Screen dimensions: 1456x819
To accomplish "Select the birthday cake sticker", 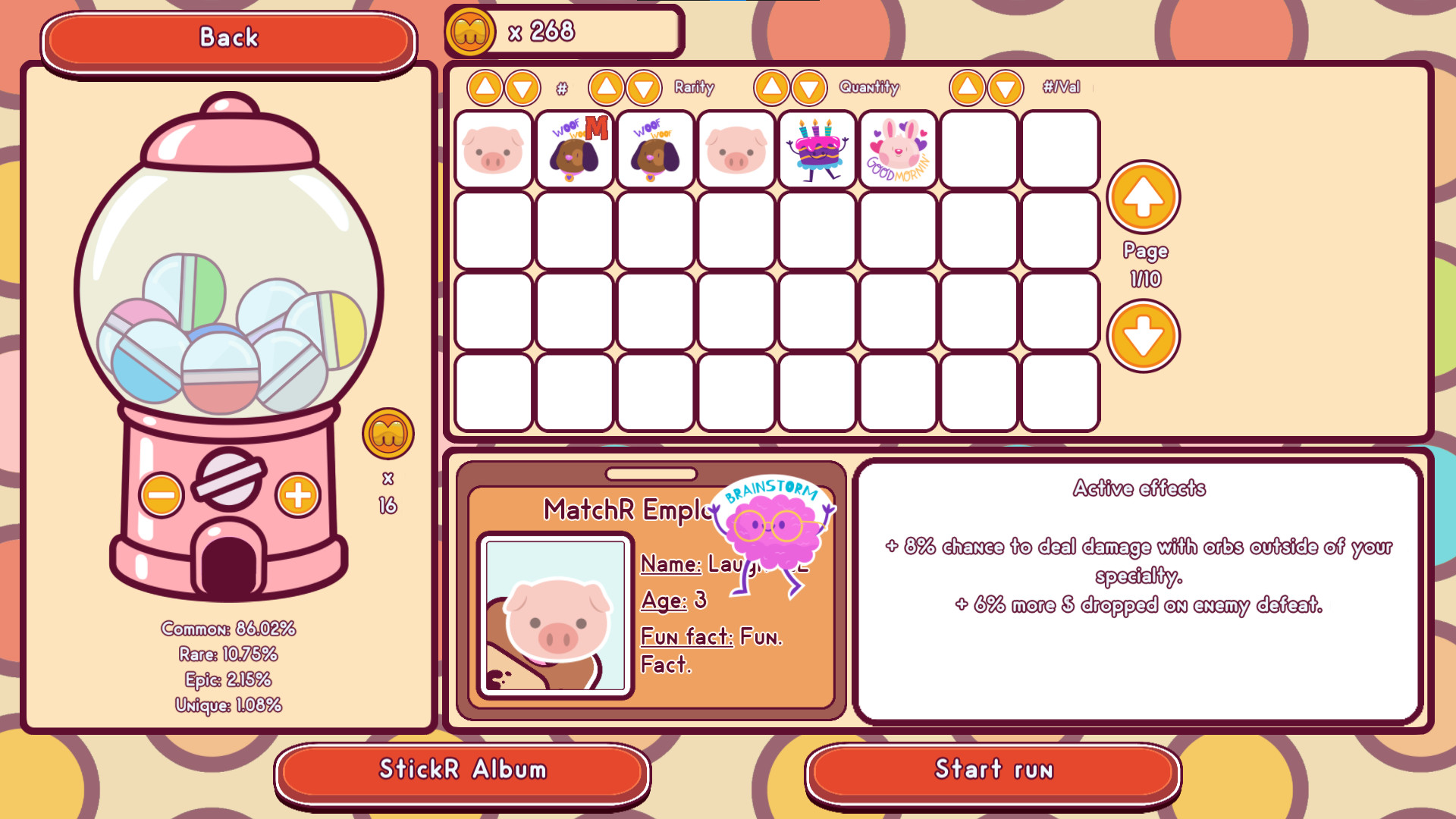I will [x=817, y=149].
